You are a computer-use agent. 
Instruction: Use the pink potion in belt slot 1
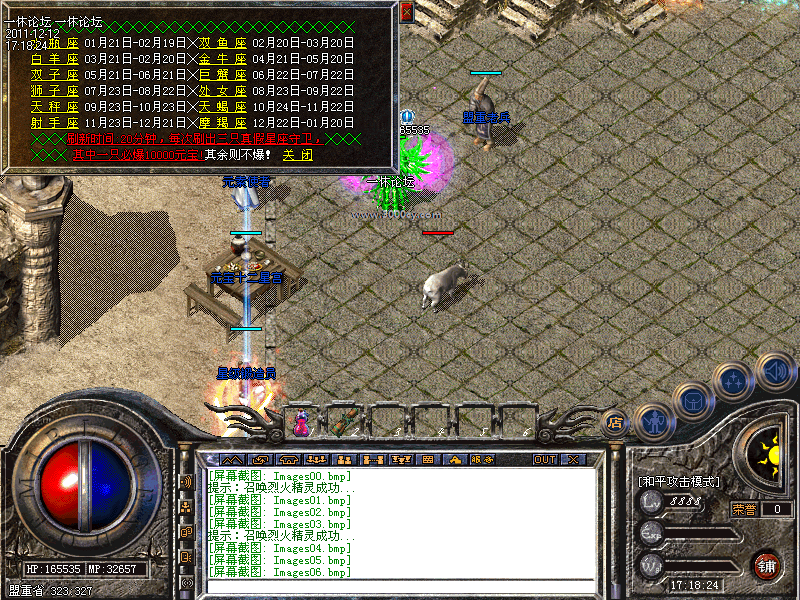pyautogui.click(x=302, y=424)
